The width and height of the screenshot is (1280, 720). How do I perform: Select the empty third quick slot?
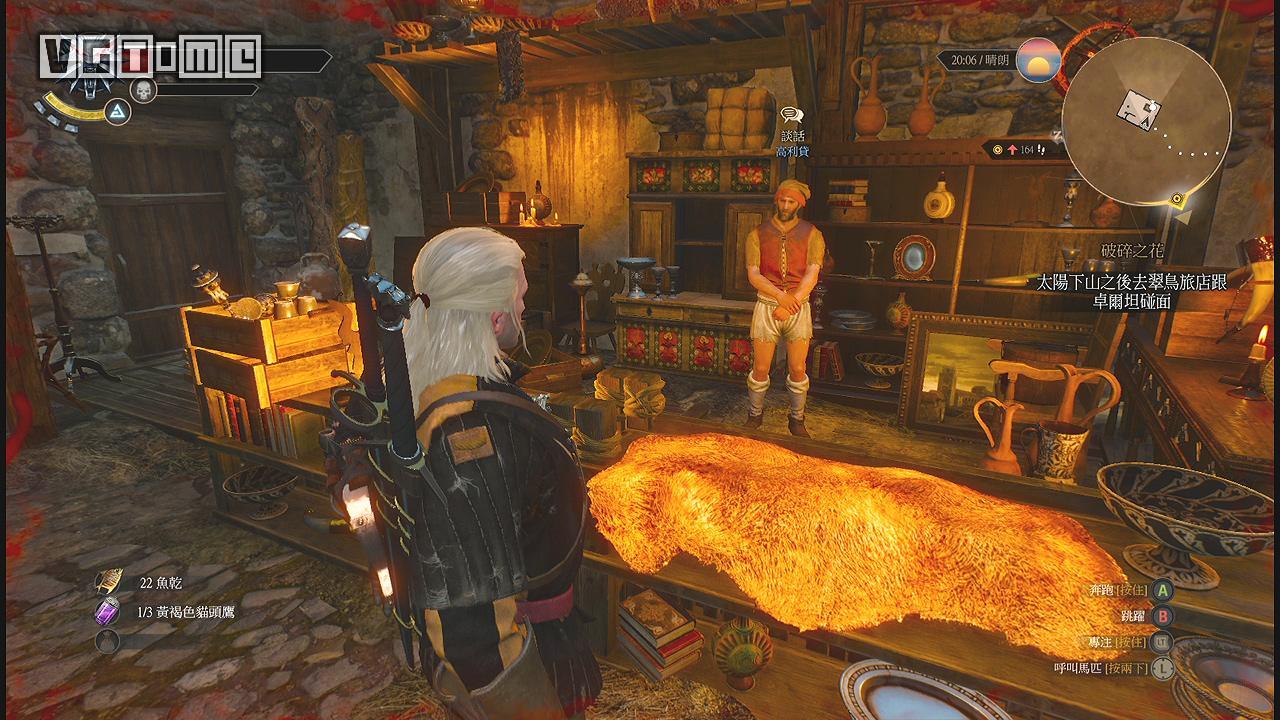108,641
